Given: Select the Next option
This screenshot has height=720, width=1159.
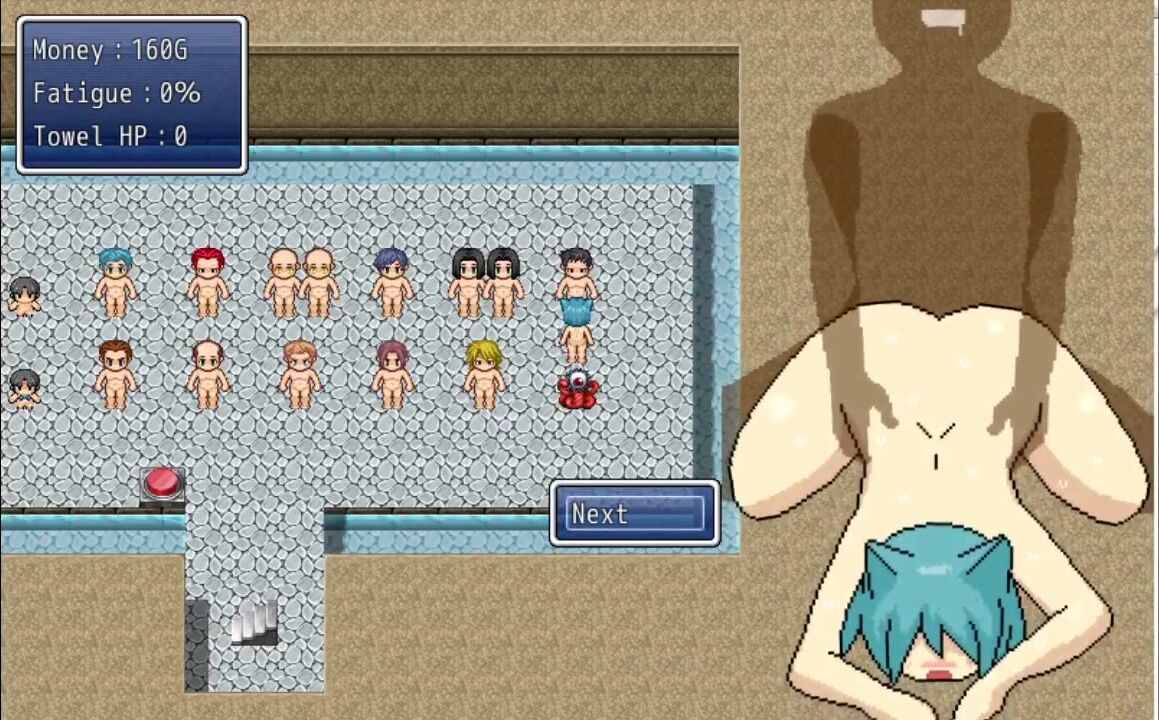Looking at the screenshot, I should tap(635, 514).
